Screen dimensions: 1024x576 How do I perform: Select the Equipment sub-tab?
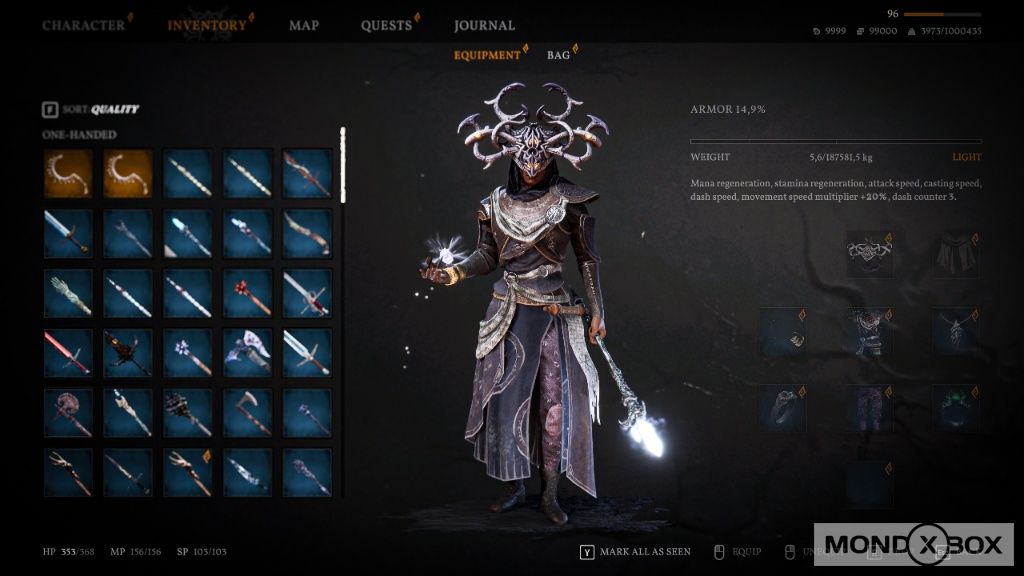tap(487, 55)
